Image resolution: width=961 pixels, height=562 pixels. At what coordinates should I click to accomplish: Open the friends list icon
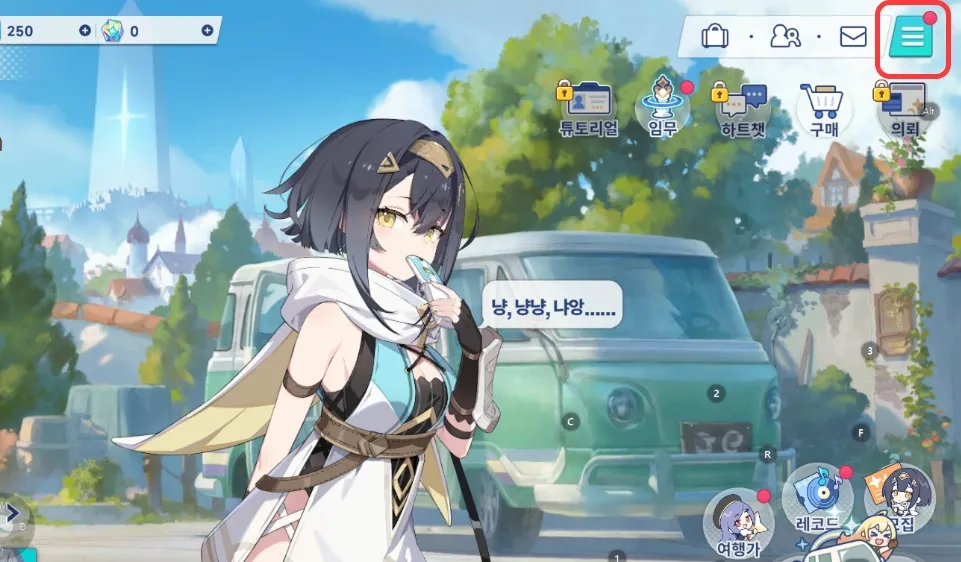[x=785, y=37]
